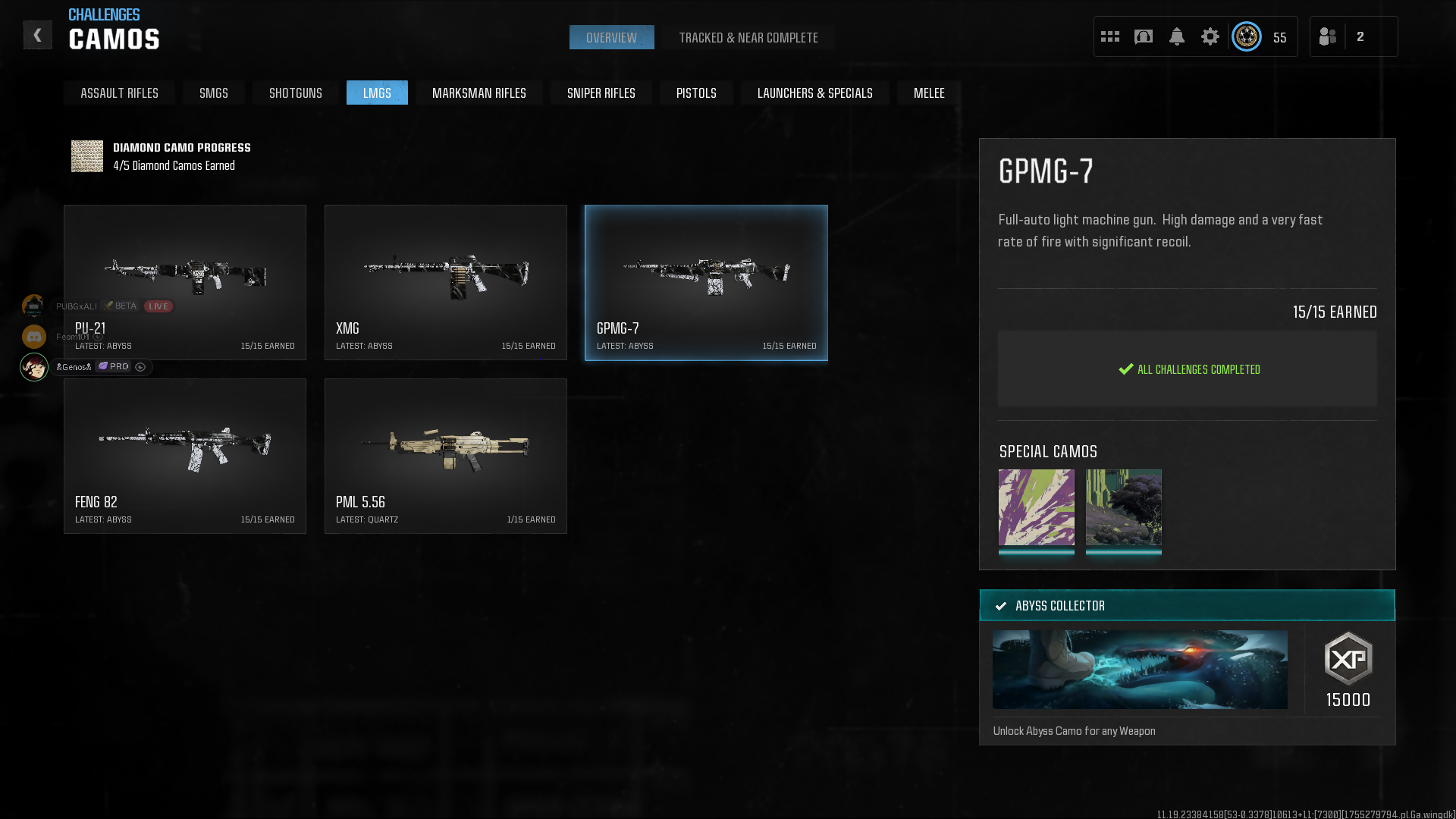Select the Feng 82 weapon tile
The width and height of the screenshot is (1456, 819).
click(185, 456)
